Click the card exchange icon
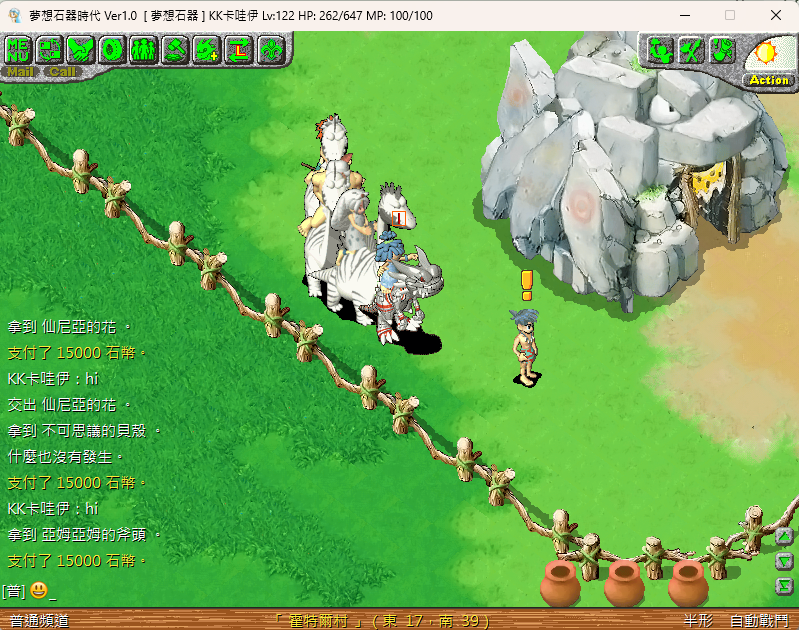 (50, 48)
